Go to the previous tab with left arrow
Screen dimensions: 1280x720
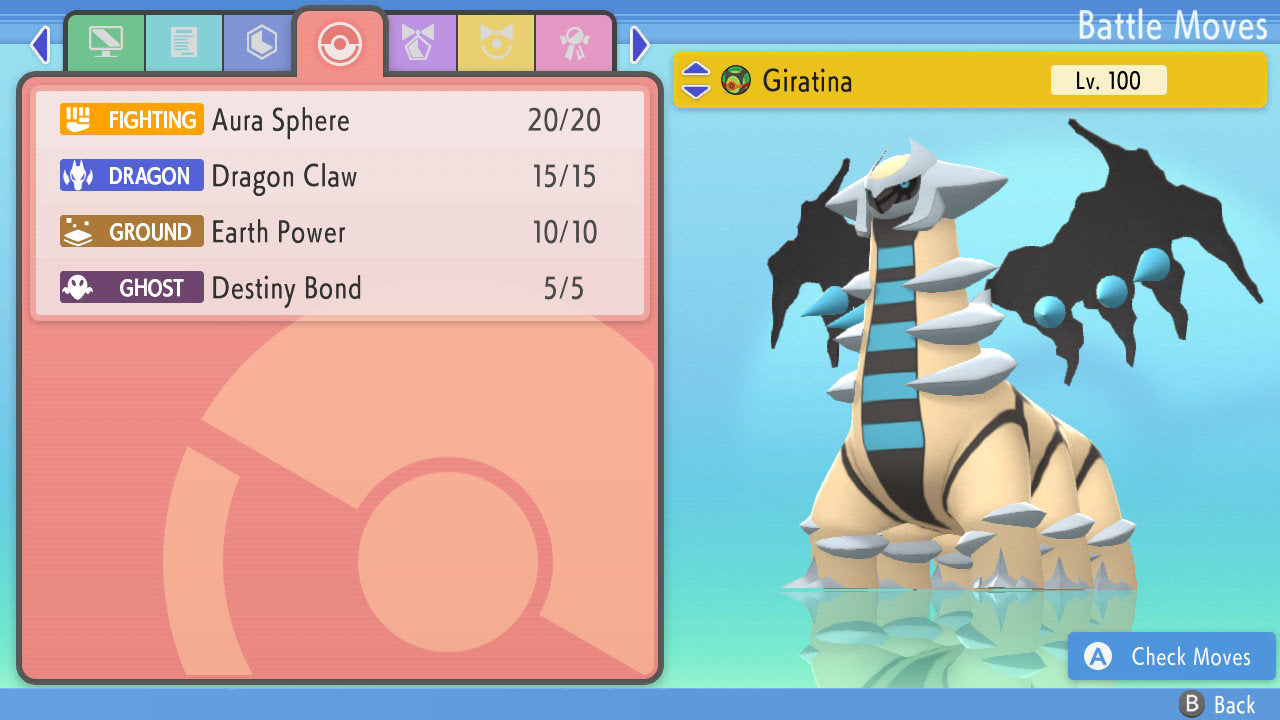click(40, 45)
